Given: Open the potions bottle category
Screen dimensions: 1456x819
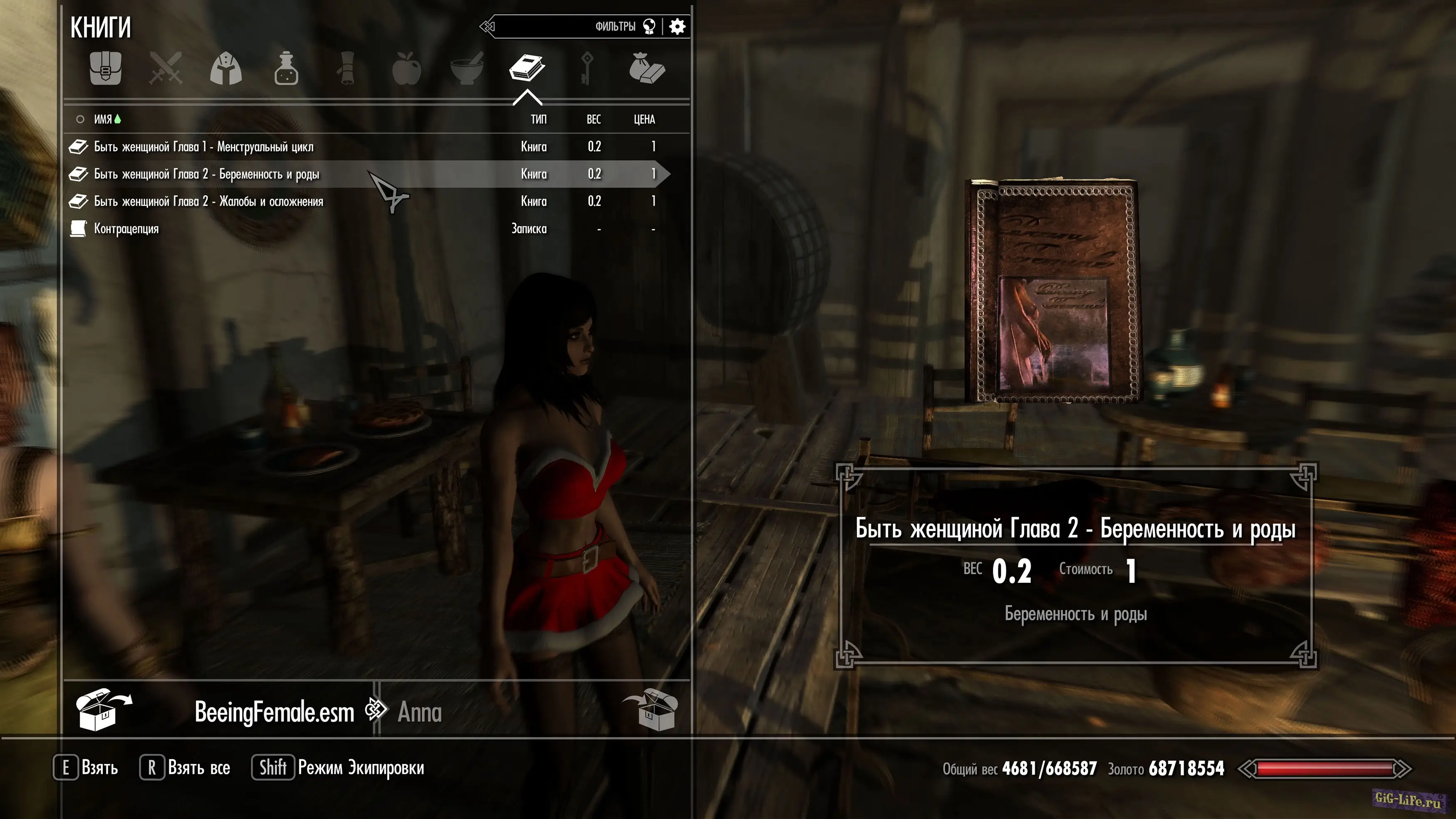Looking at the screenshot, I should (x=286, y=69).
